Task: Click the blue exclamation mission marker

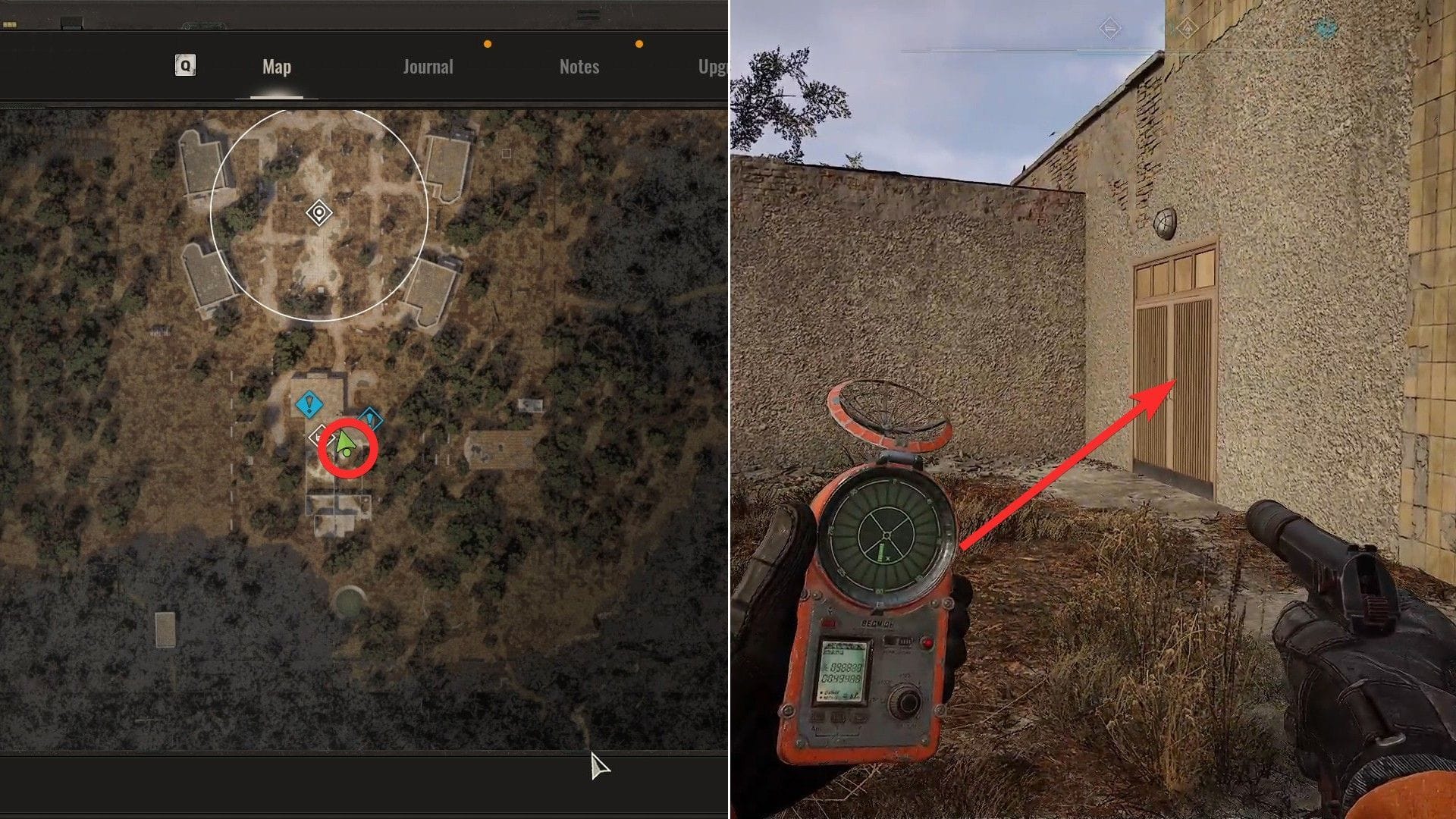Action: pyautogui.click(x=309, y=404)
